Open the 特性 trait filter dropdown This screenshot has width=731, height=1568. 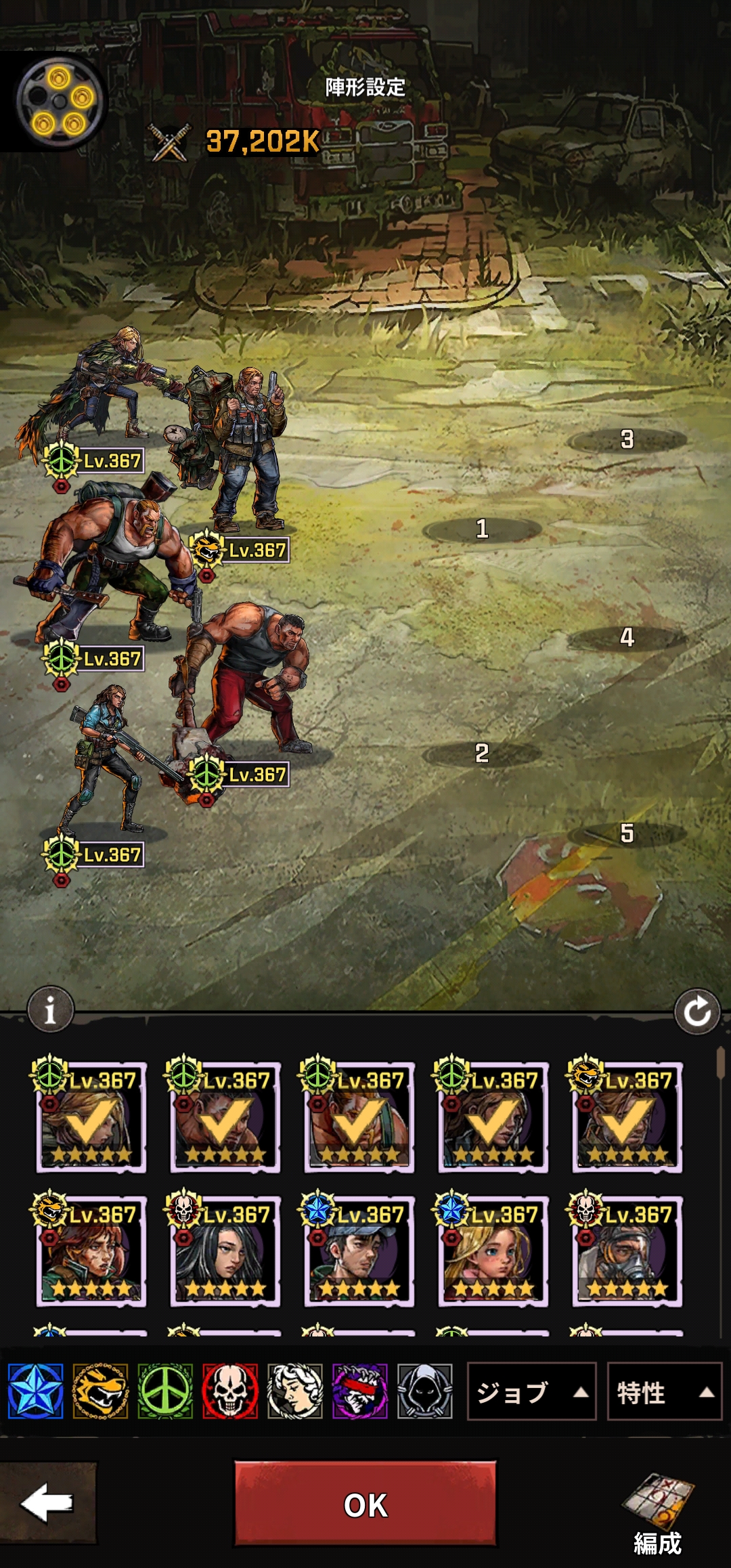(x=664, y=1392)
